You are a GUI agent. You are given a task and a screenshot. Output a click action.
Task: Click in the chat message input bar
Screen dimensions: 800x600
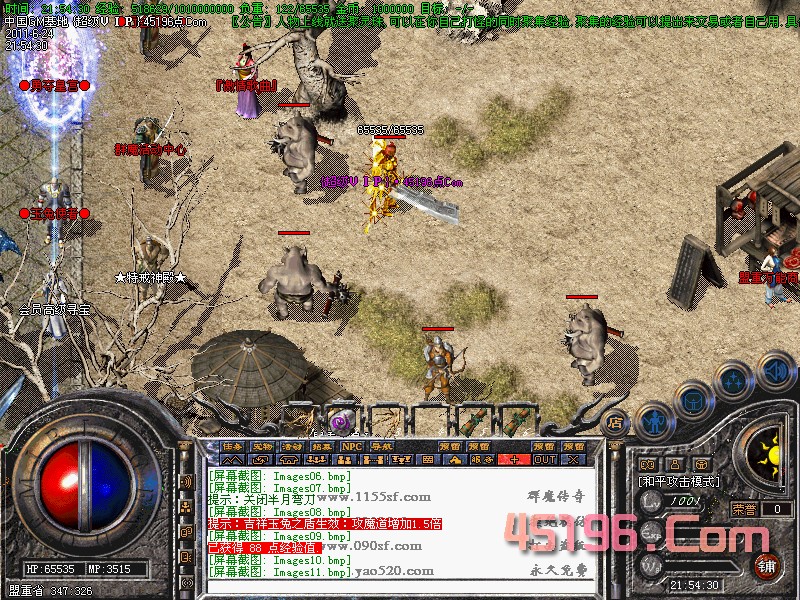point(400,583)
